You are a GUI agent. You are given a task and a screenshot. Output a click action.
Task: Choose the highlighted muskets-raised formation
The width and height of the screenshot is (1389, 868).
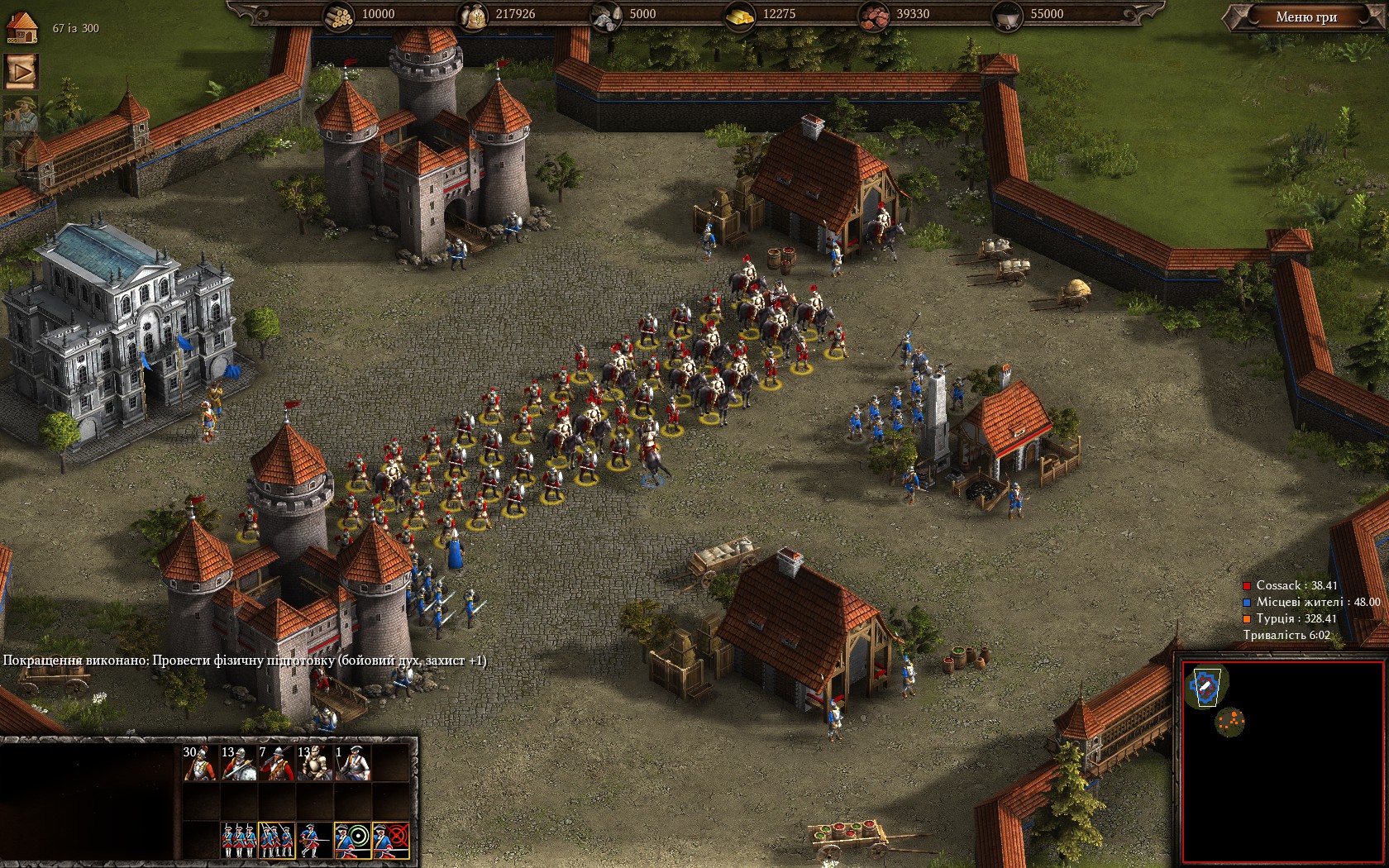(276, 840)
